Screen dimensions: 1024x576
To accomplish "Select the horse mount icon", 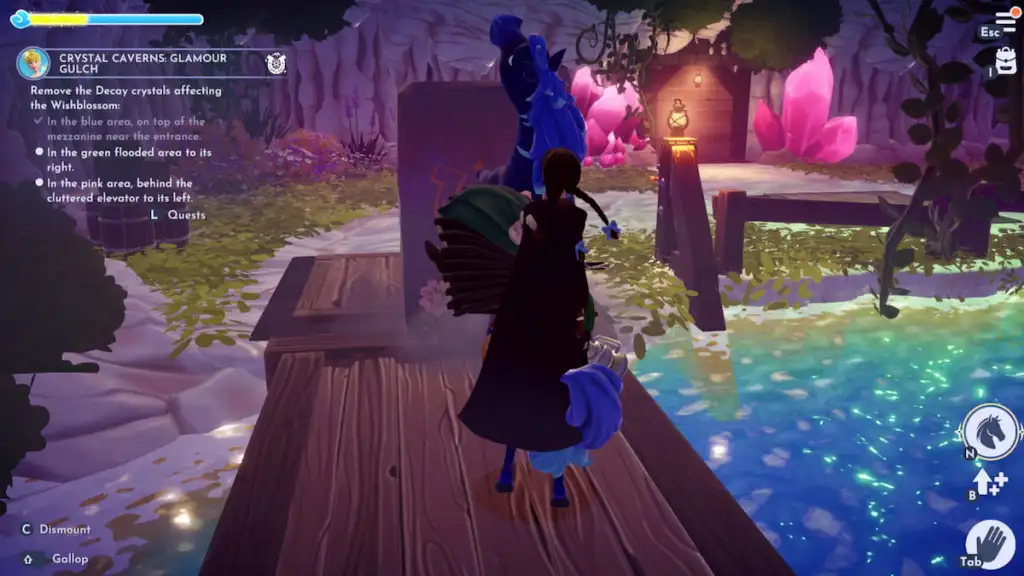I will point(991,432).
